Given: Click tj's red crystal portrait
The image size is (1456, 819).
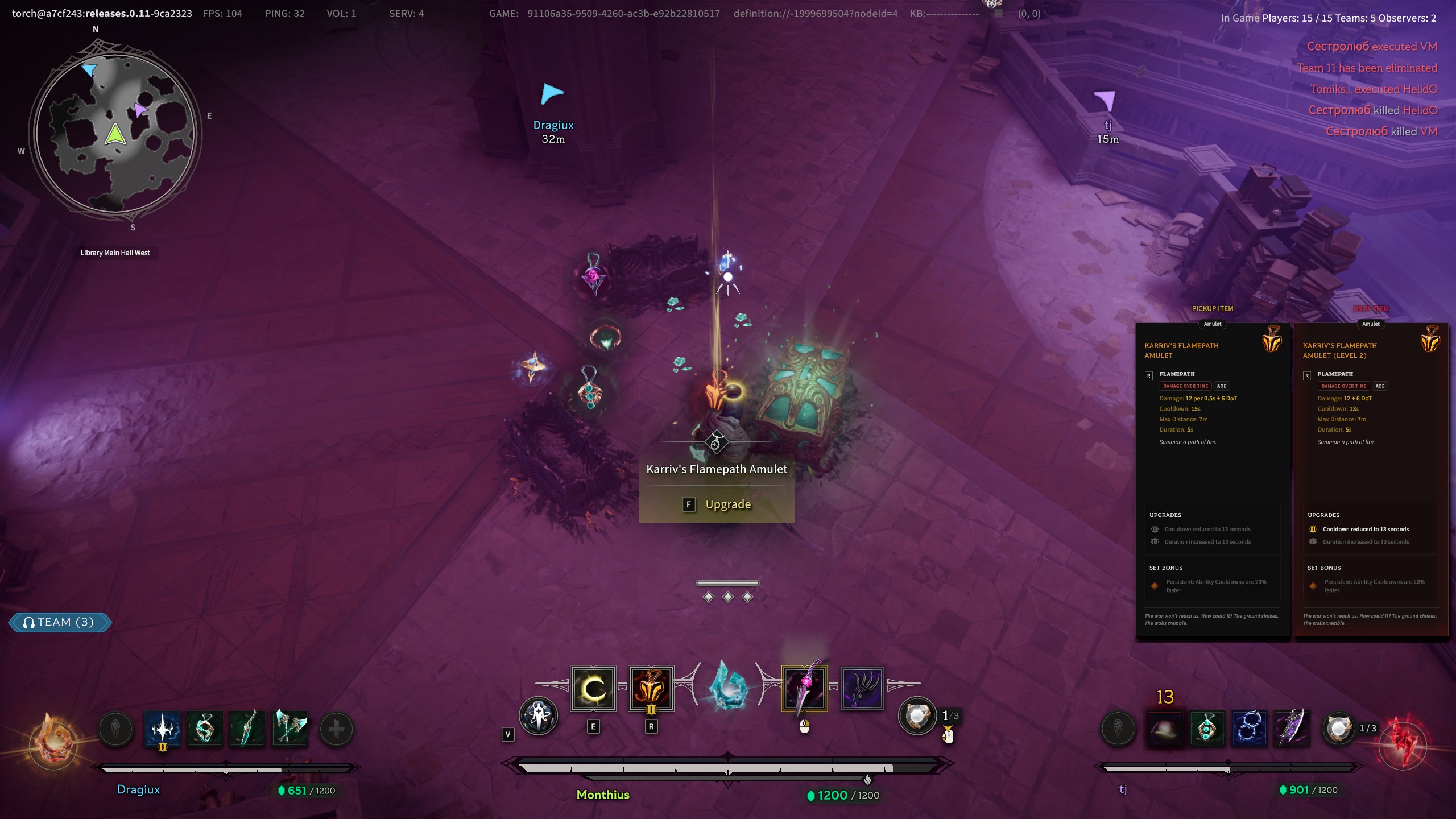Looking at the screenshot, I should pos(1403,744).
